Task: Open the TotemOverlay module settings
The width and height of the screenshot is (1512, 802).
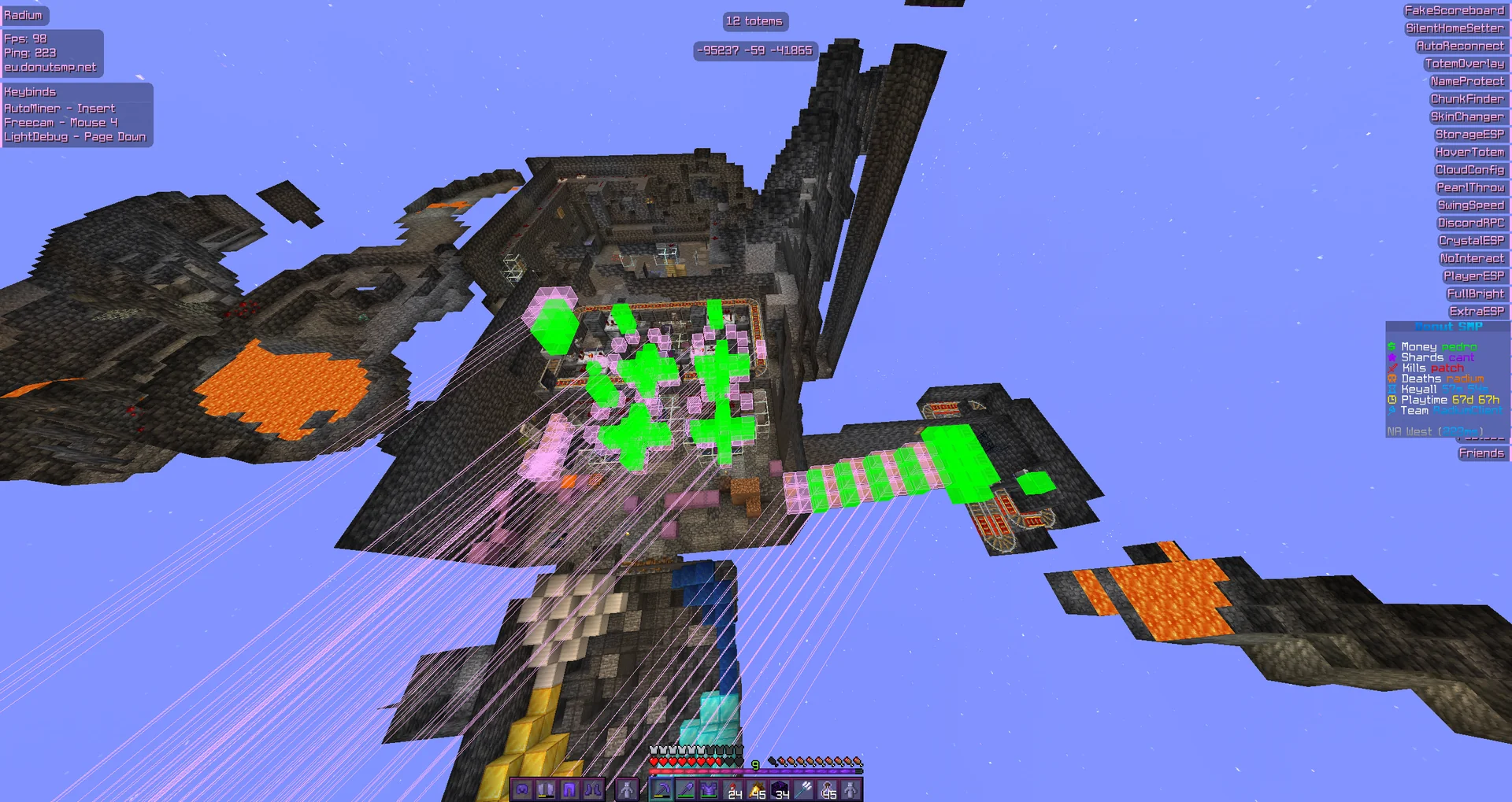Action: pyautogui.click(x=1467, y=64)
